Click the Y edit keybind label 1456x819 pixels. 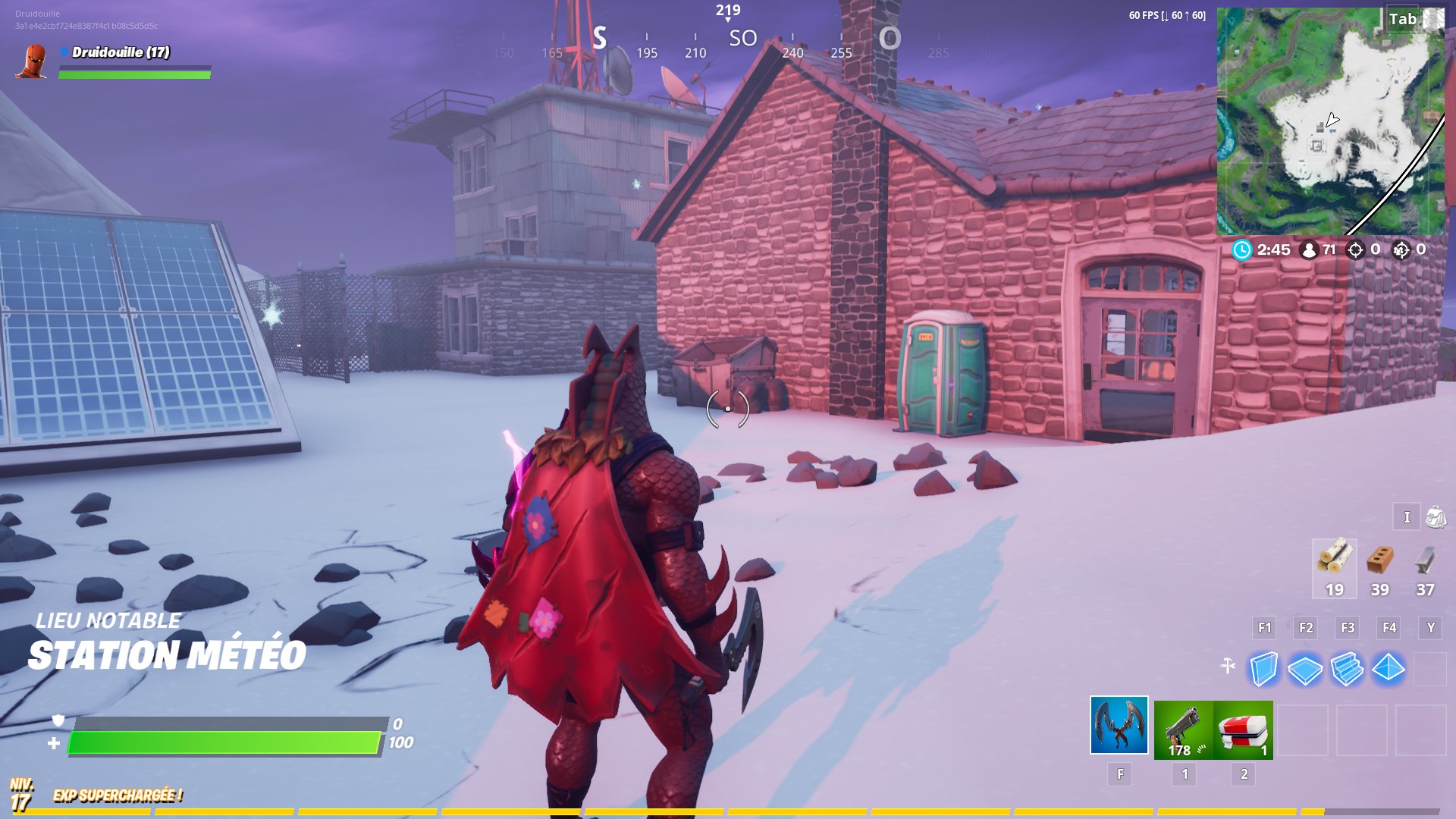pyautogui.click(x=1429, y=628)
